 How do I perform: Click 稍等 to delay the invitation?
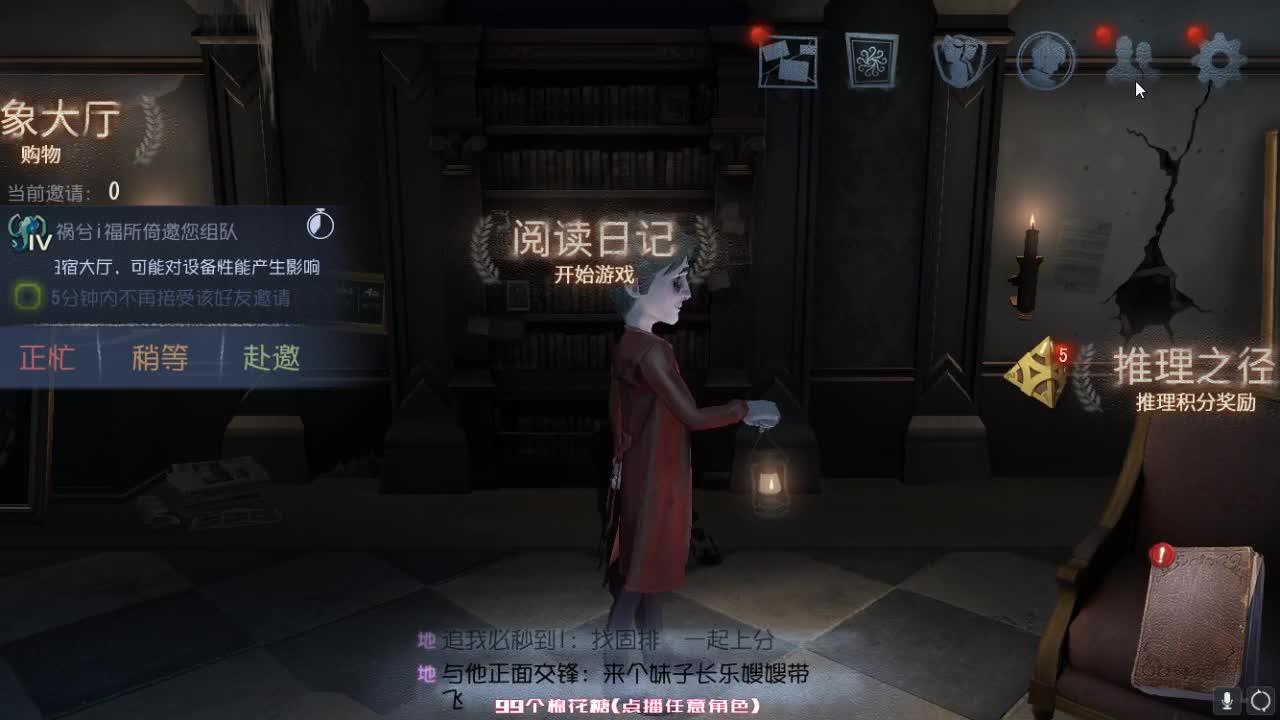coord(158,359)
